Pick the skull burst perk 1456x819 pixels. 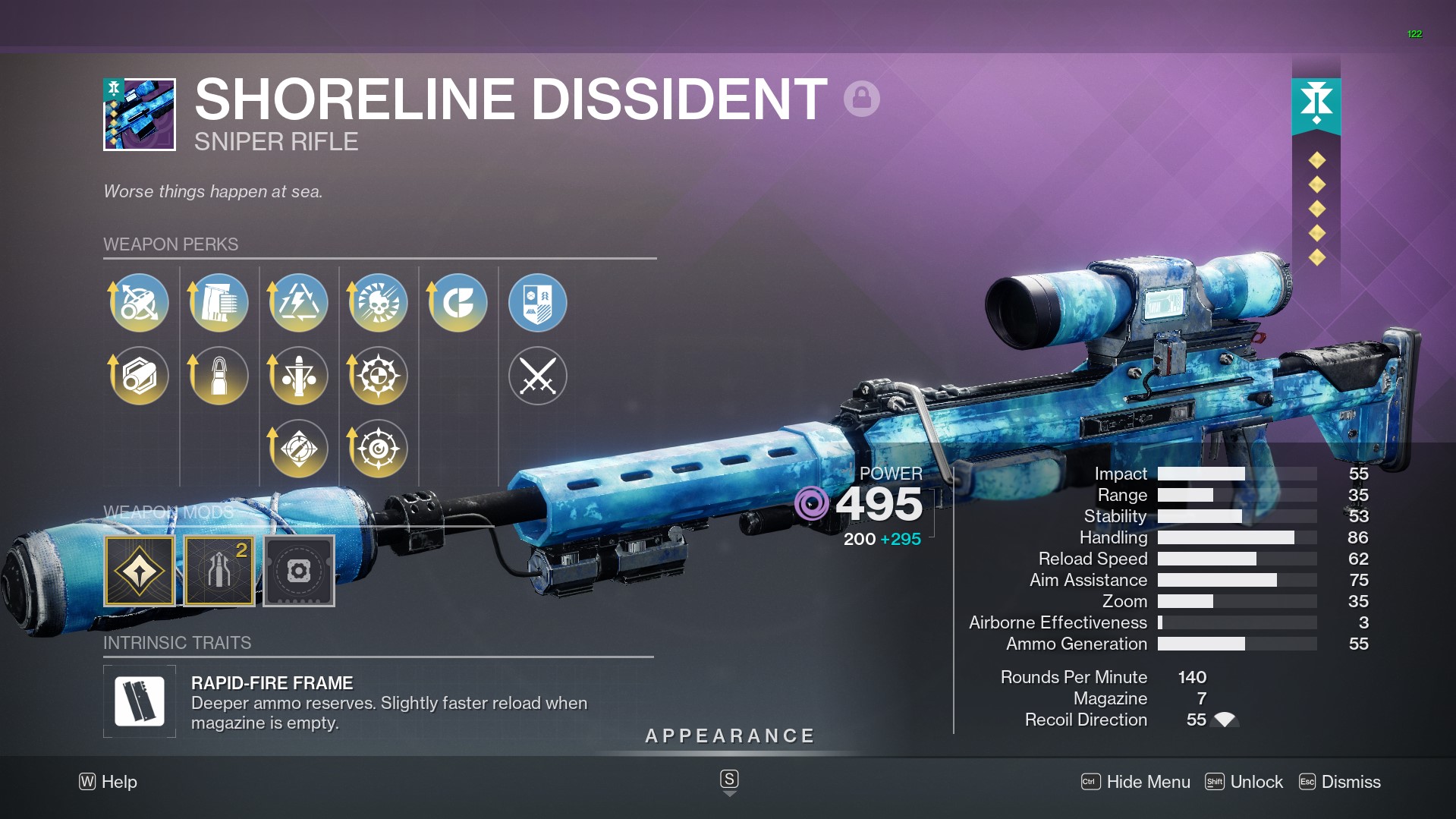[x=379, y=303]
